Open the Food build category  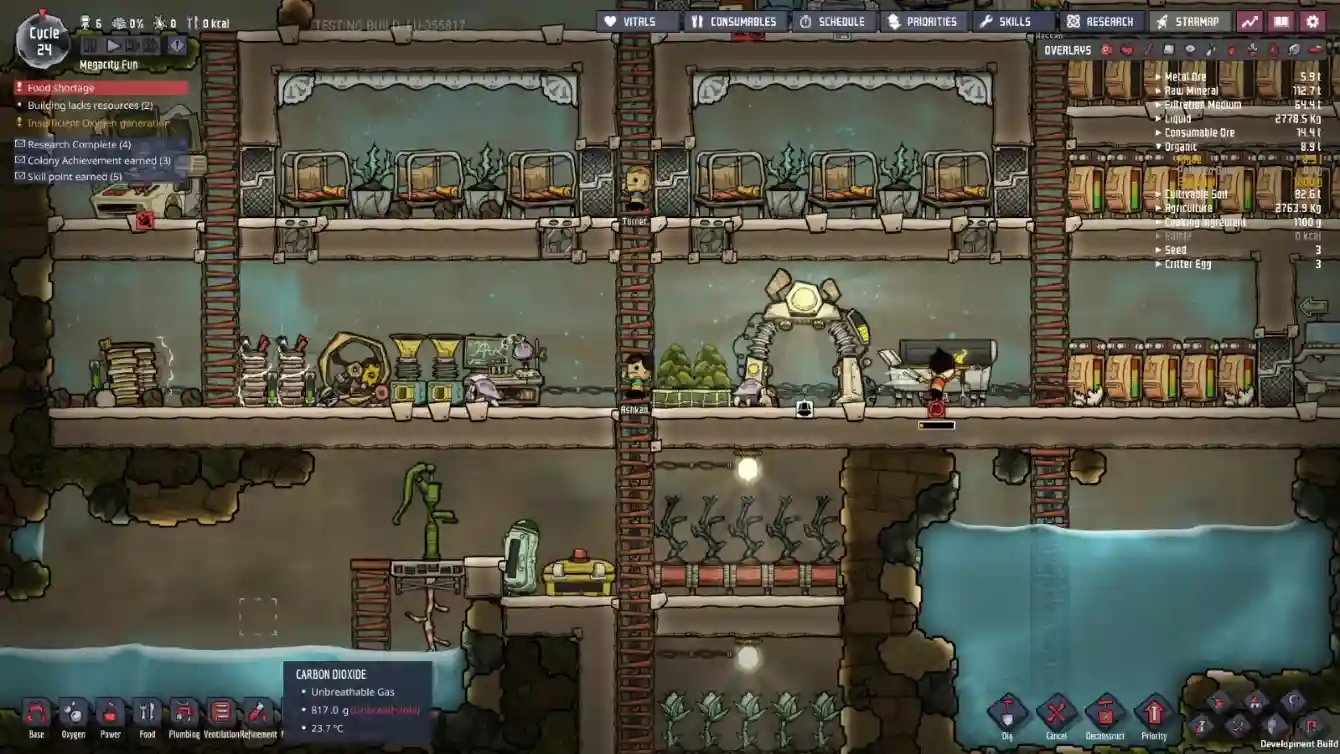tap(147, 716)
